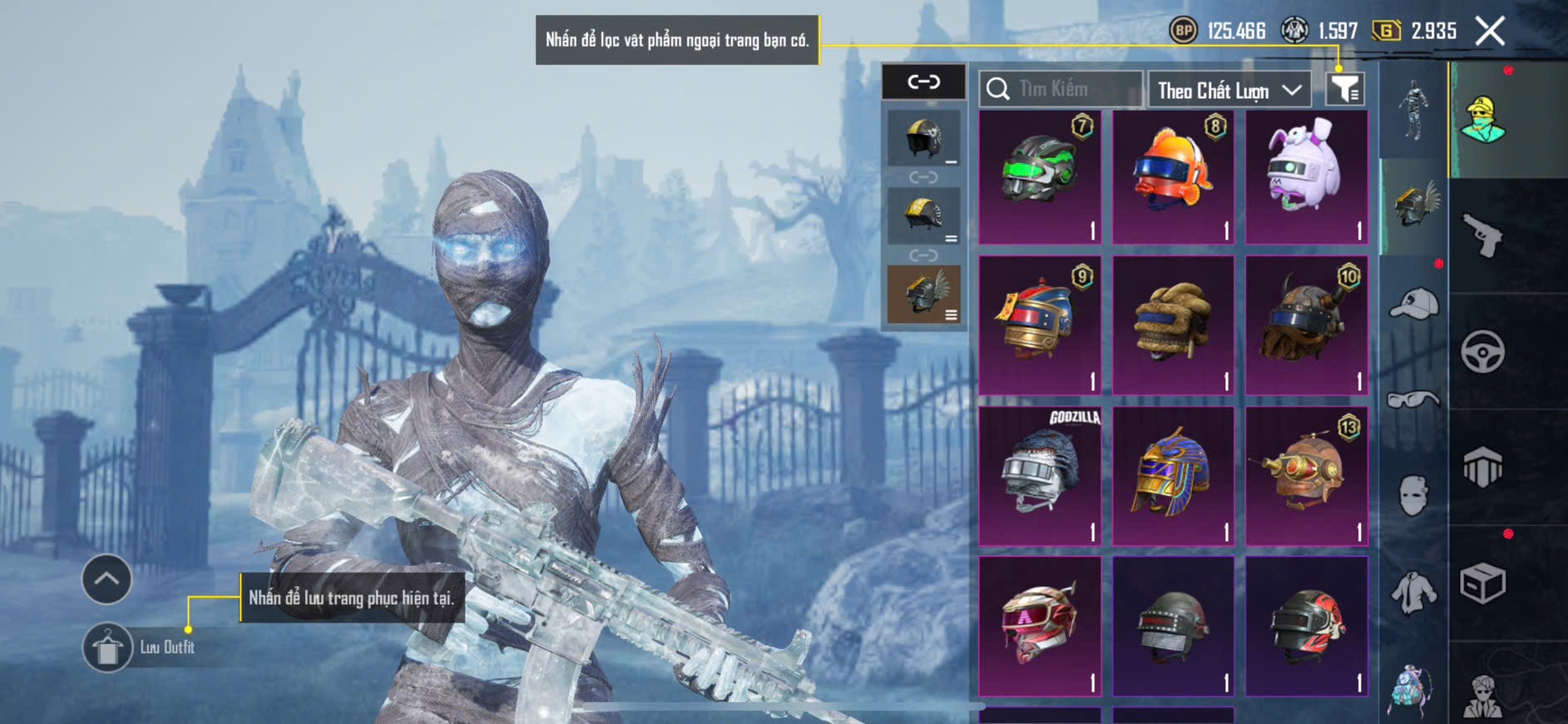Select the Godzilla helmet skin

[1040, 476]
